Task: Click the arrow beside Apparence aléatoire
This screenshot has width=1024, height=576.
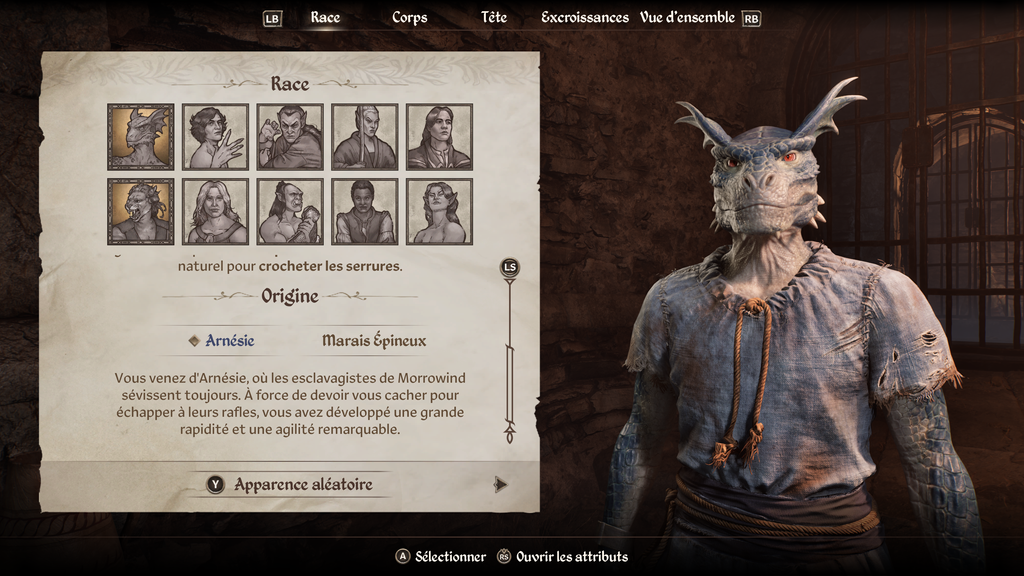Action: 501,485
